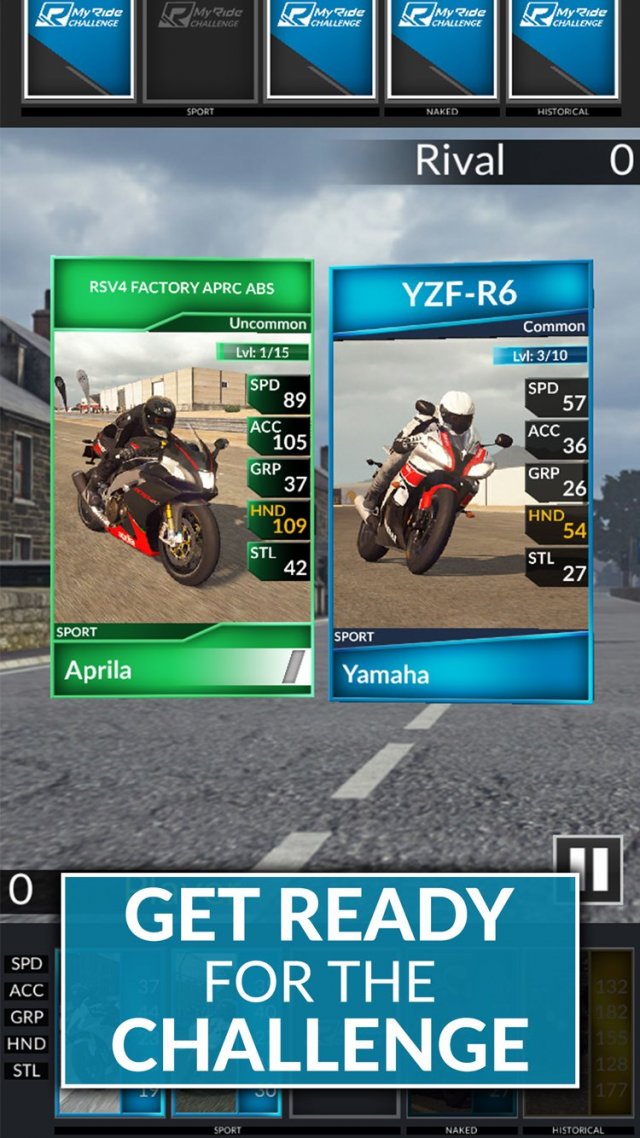Choose the STL stat row label
640x1138 pixels.
[x=27, y=1070]
